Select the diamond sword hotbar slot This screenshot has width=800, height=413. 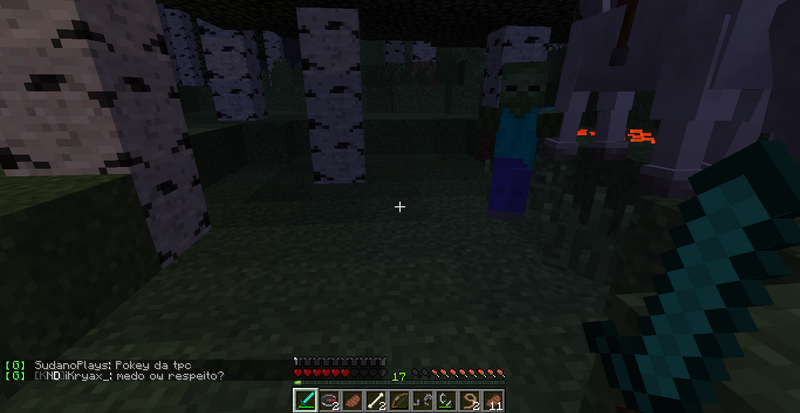(305, 401)
